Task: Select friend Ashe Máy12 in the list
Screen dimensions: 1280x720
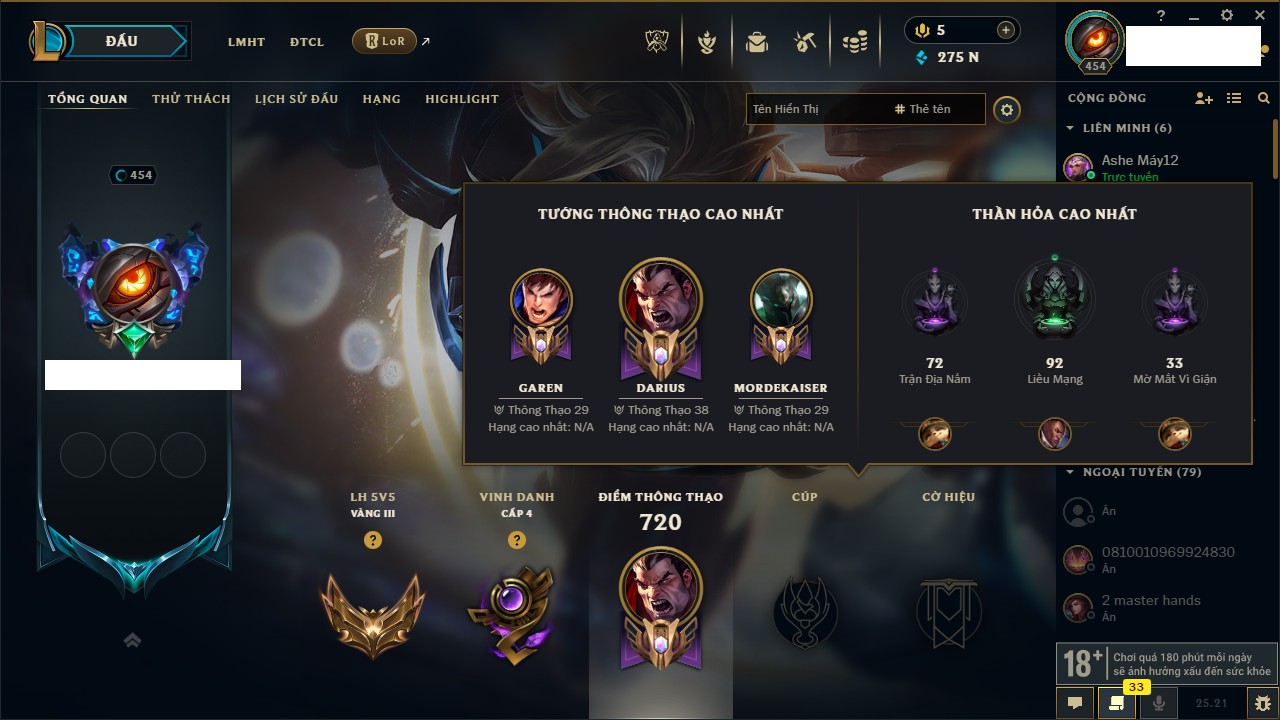Action: (x=1139, y=160)
